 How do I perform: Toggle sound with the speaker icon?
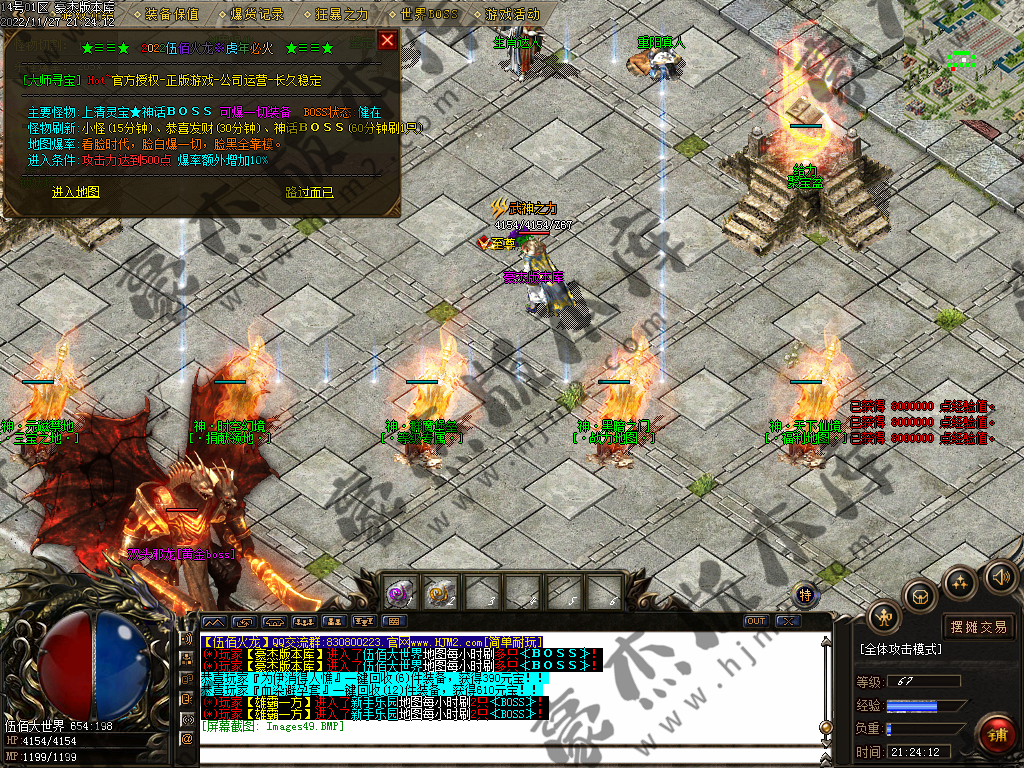click(x=999, y=576)
